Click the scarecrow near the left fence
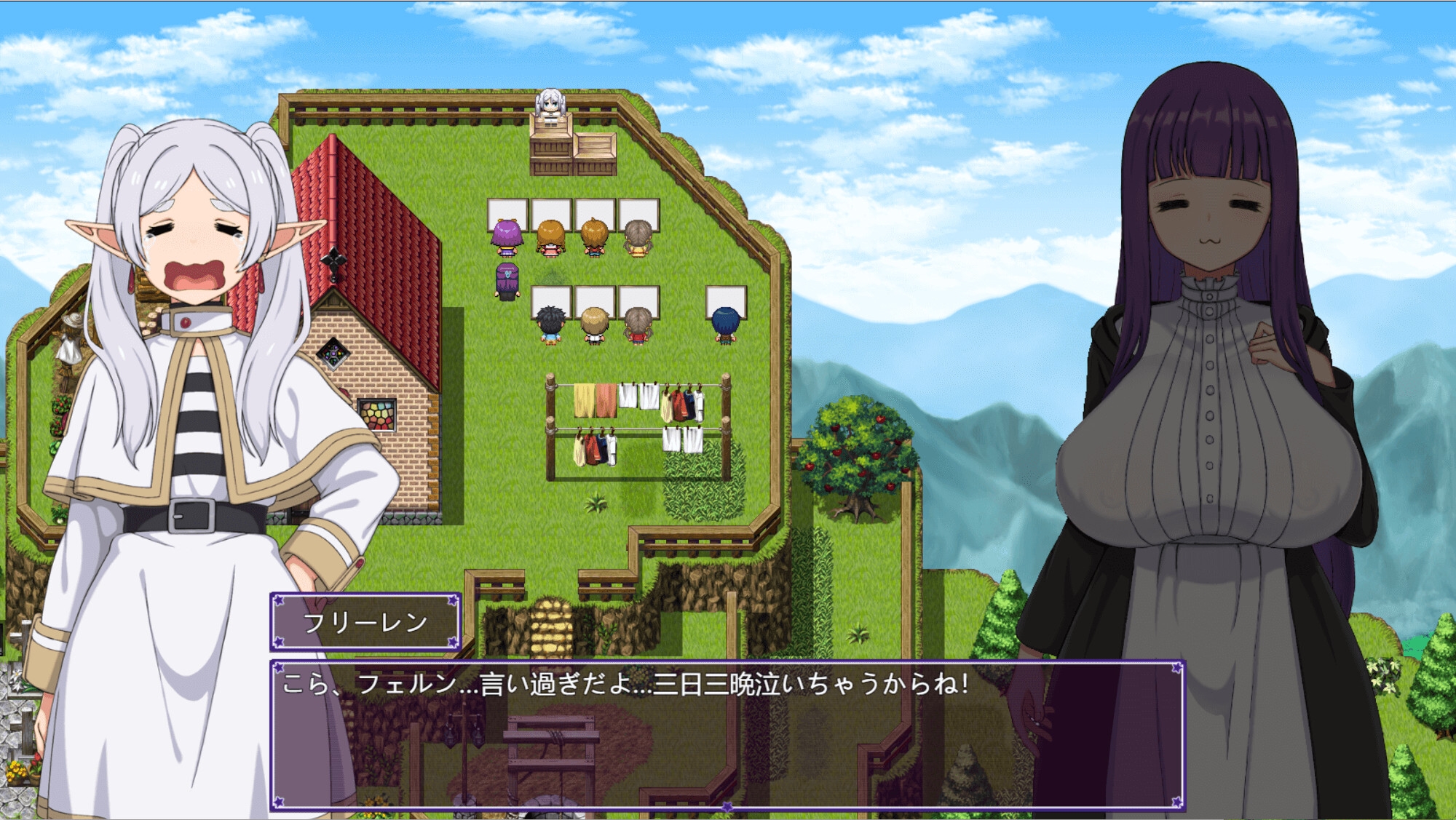This screenshot has width=1456, height=820. click(x=71, y=335)
